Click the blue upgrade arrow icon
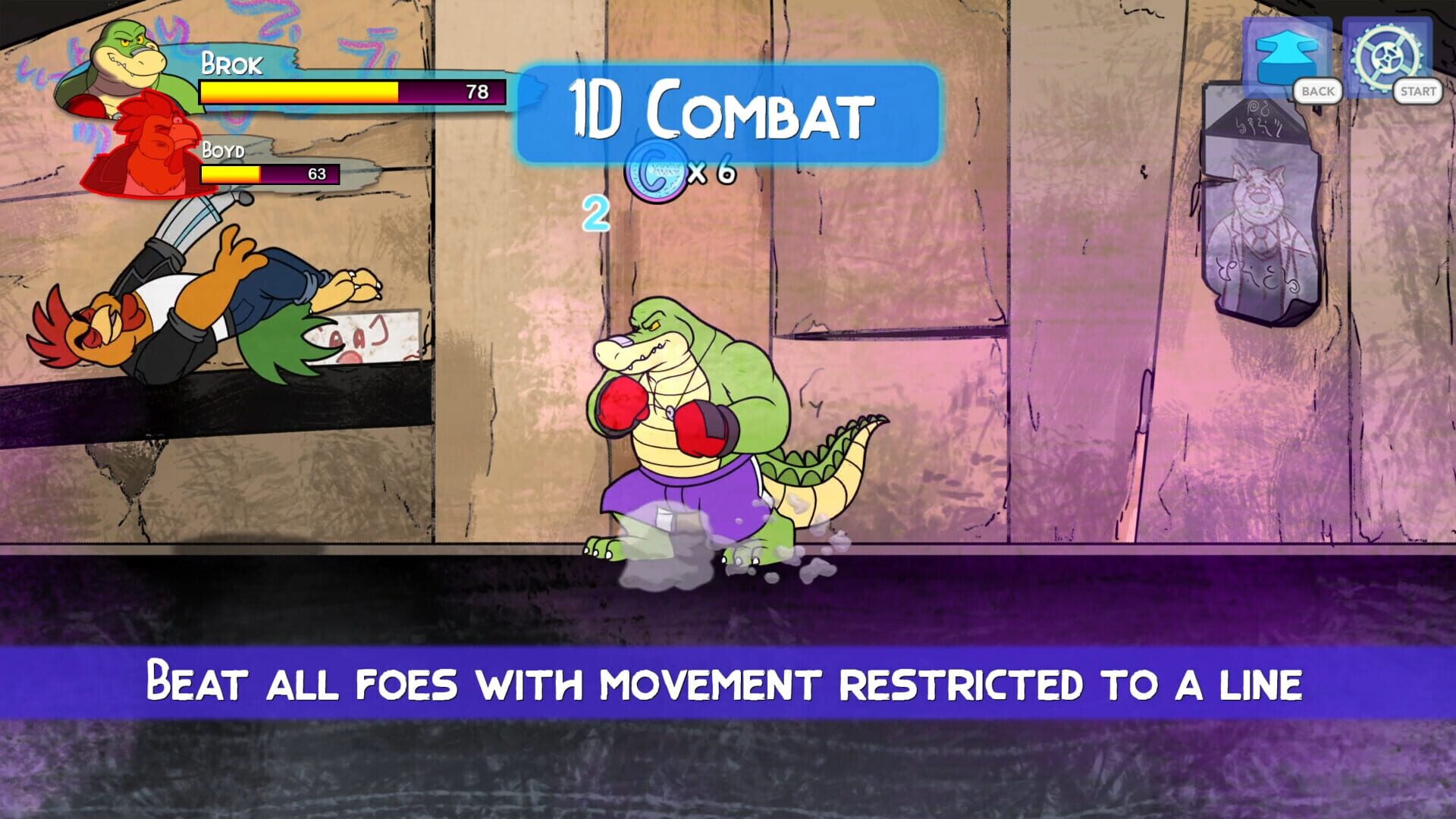Viewport: 1456px width, 819px height. coord(1286,53)
